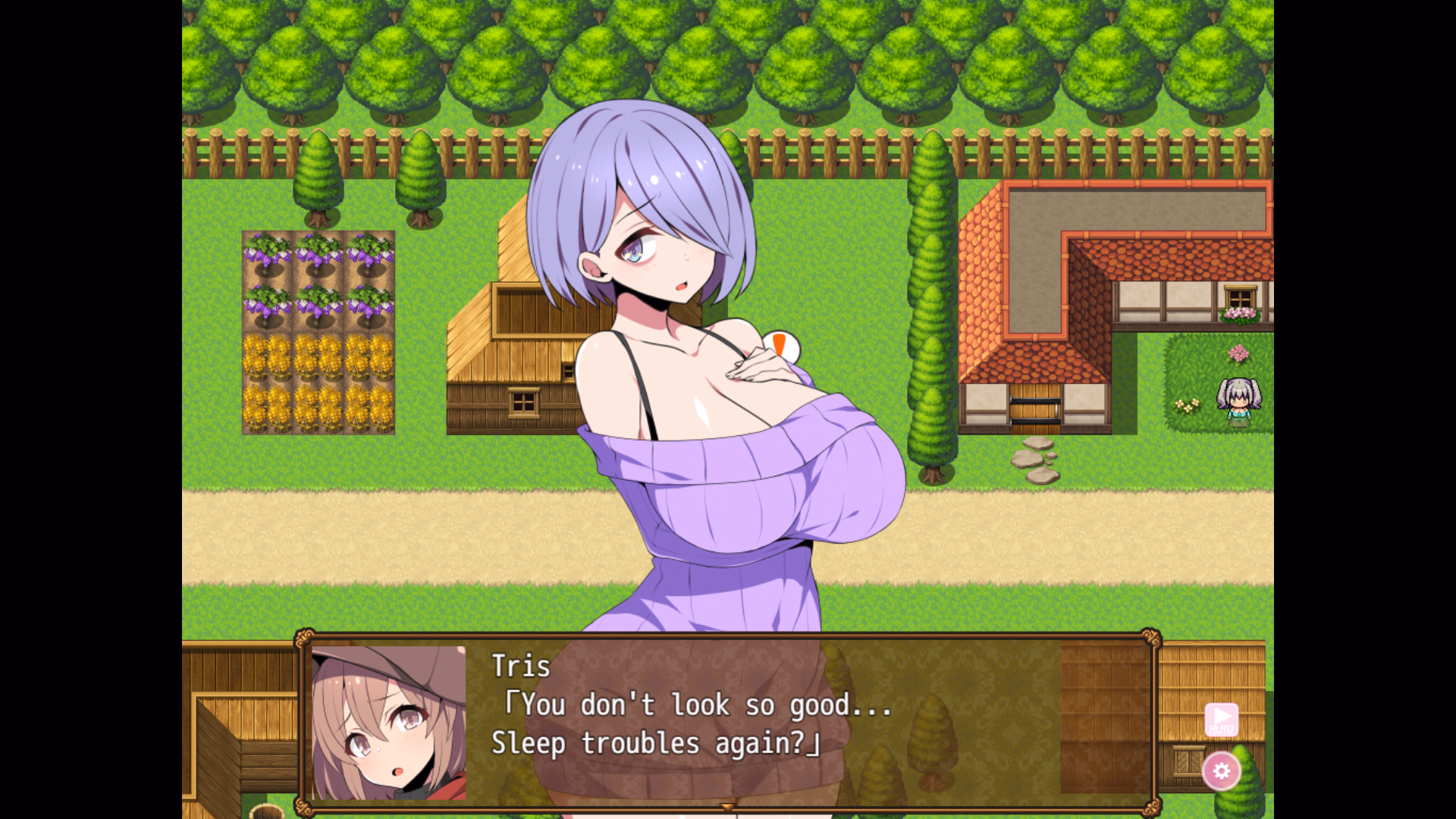1456x819 pixels.
Task: Select the speaker name Tris in the dialogue
Action: (522, 666)
